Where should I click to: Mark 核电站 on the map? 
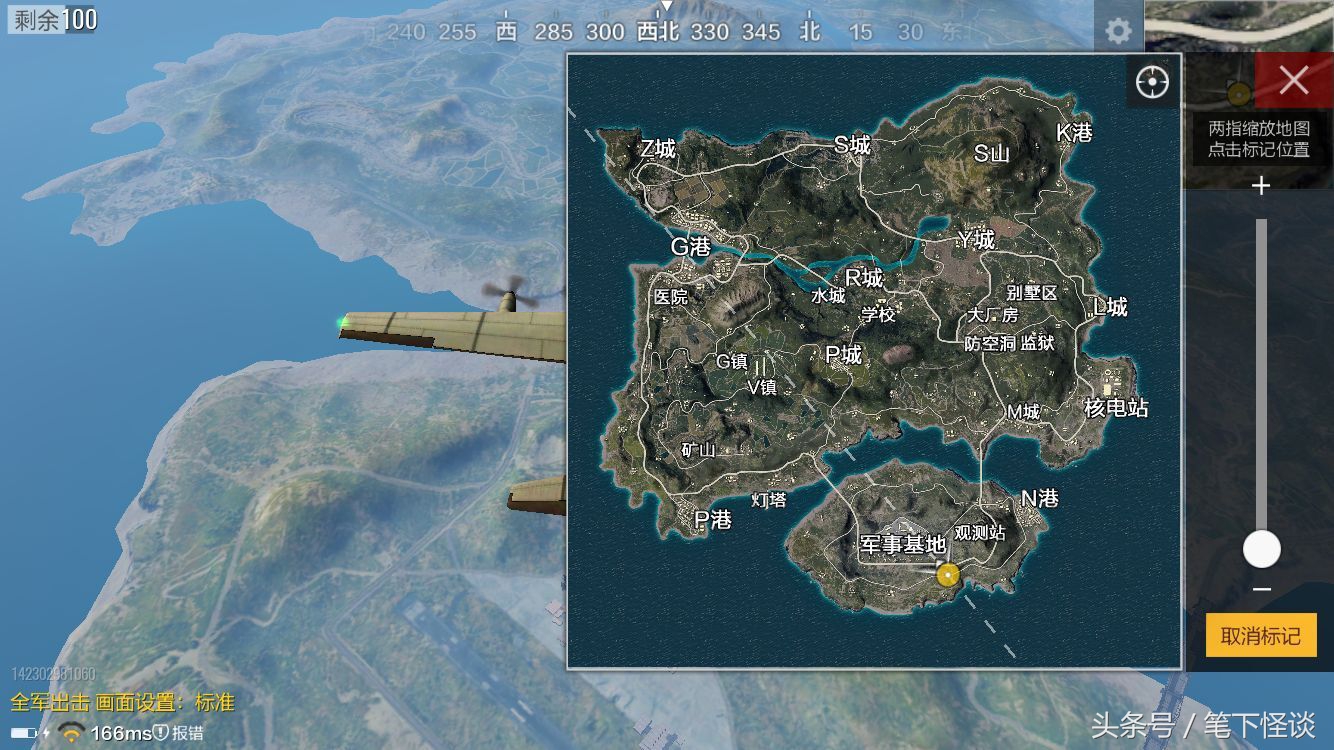[1116, 407]
